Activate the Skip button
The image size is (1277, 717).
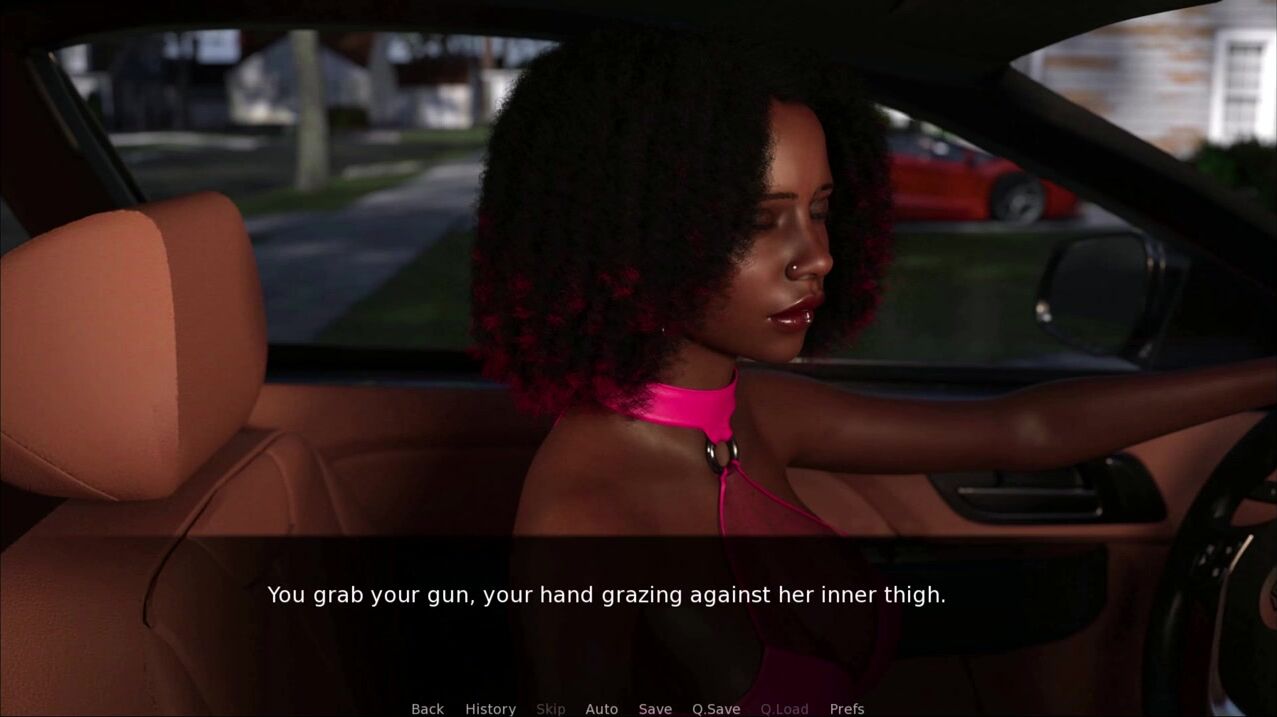(550, 708)
